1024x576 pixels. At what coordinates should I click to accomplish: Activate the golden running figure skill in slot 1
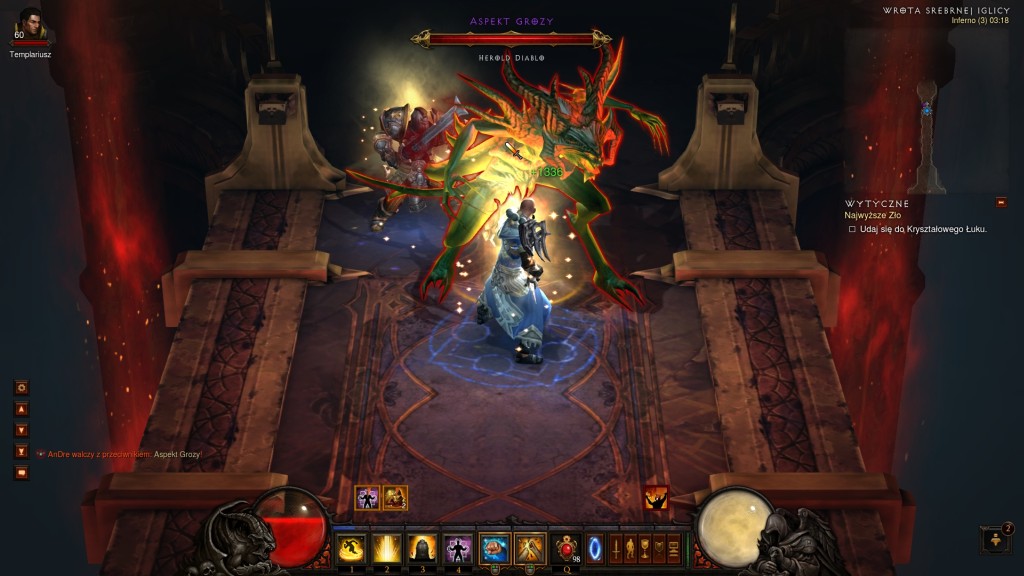(x=350, y=548)
